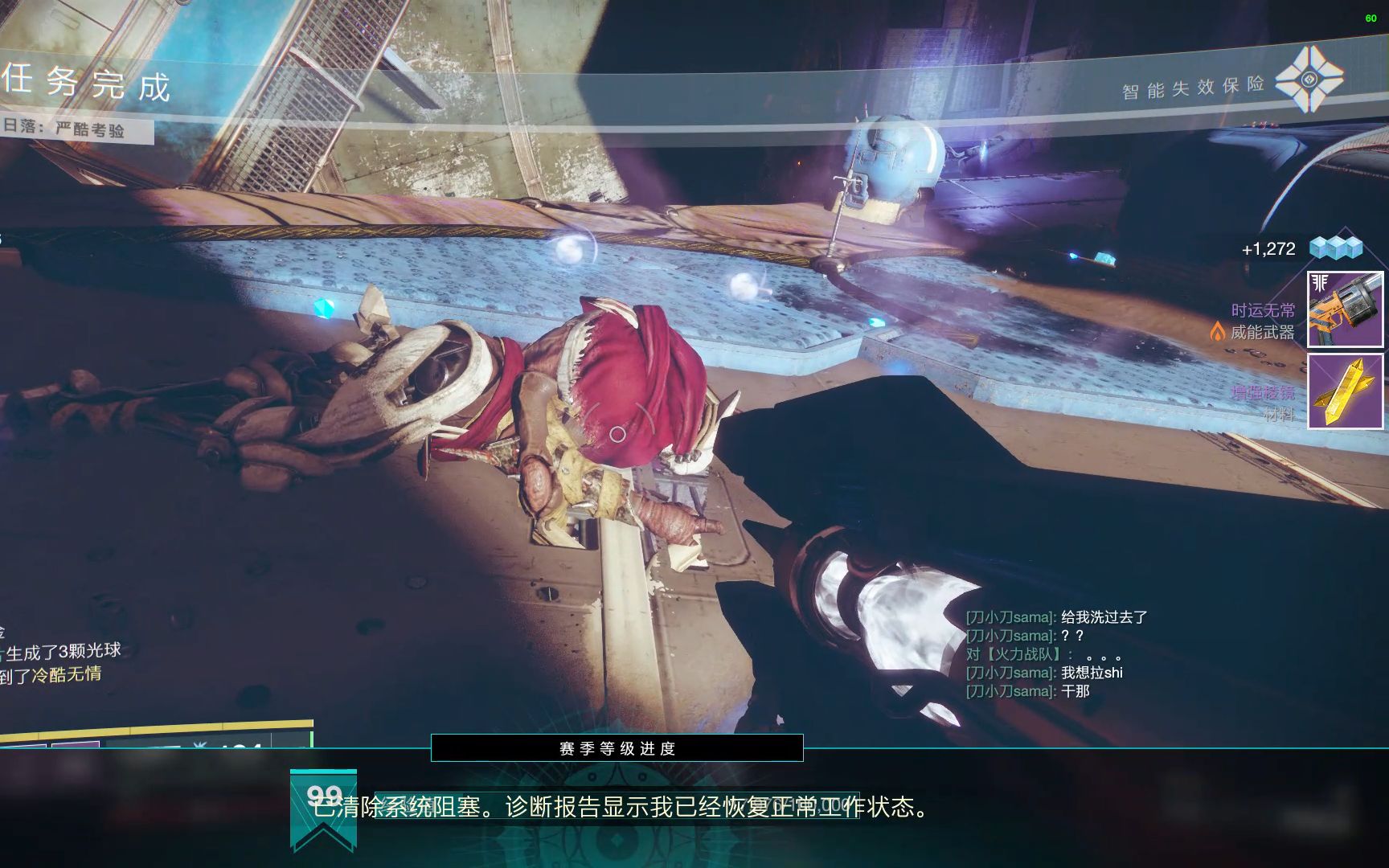Open the fireteam chat message log

coord(1055,653)
